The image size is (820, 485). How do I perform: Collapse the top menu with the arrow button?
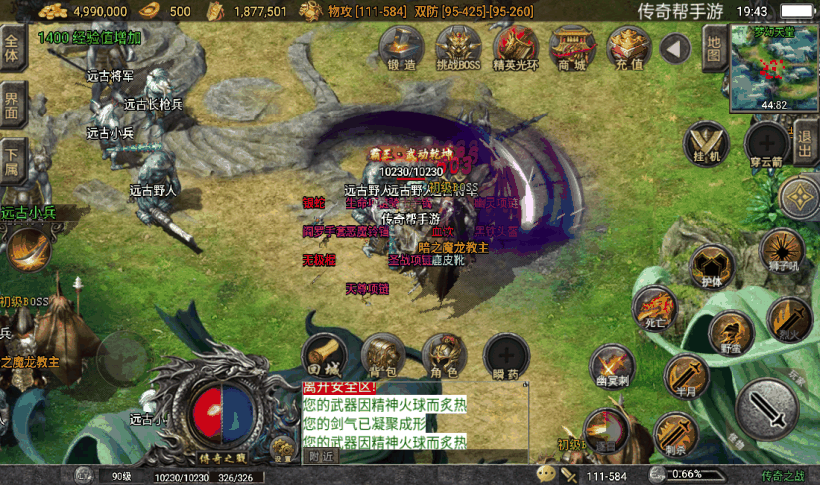coord(676,47)
